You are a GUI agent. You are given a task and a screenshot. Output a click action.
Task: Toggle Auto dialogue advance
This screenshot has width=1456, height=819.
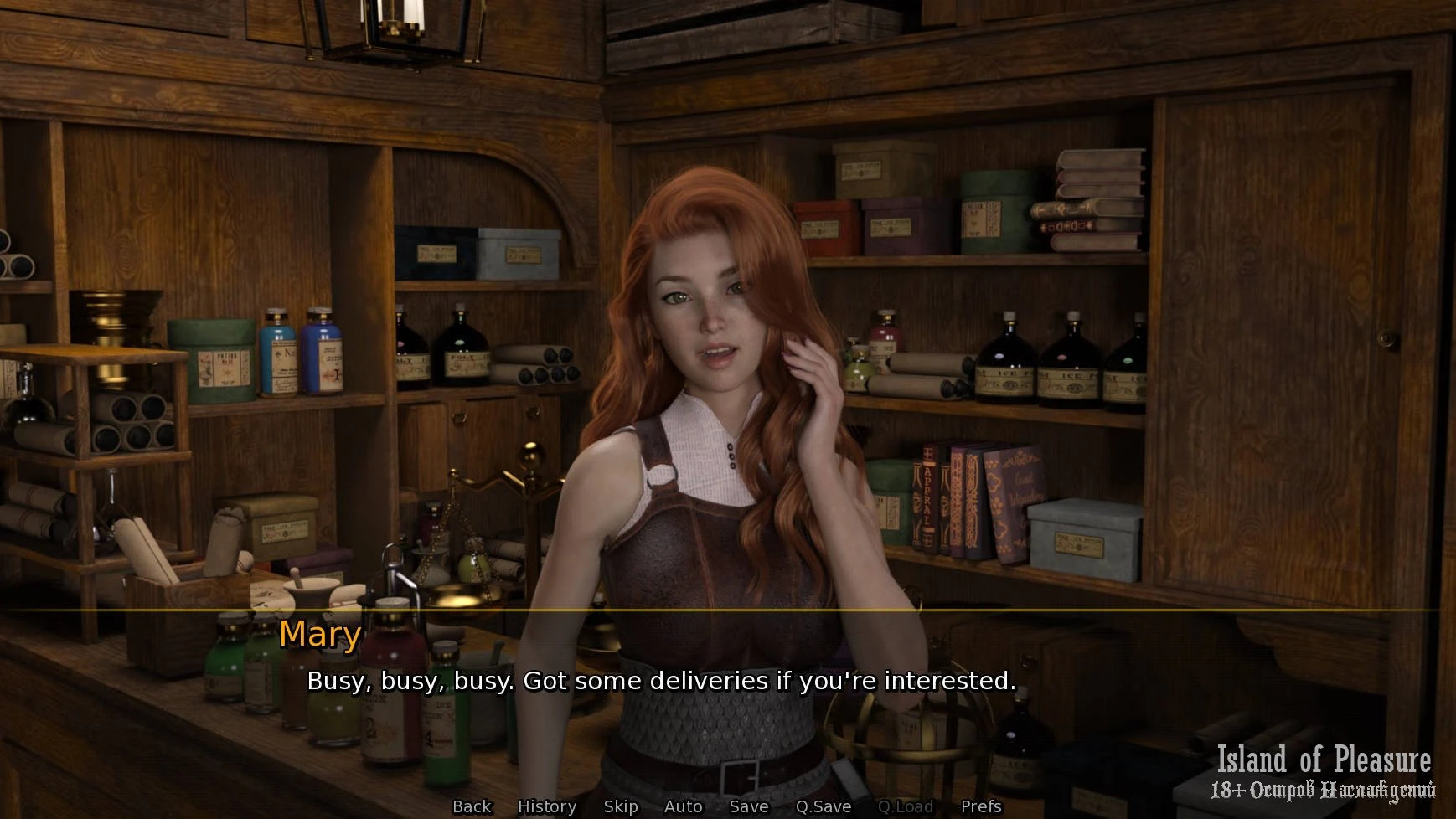(683, 806)
